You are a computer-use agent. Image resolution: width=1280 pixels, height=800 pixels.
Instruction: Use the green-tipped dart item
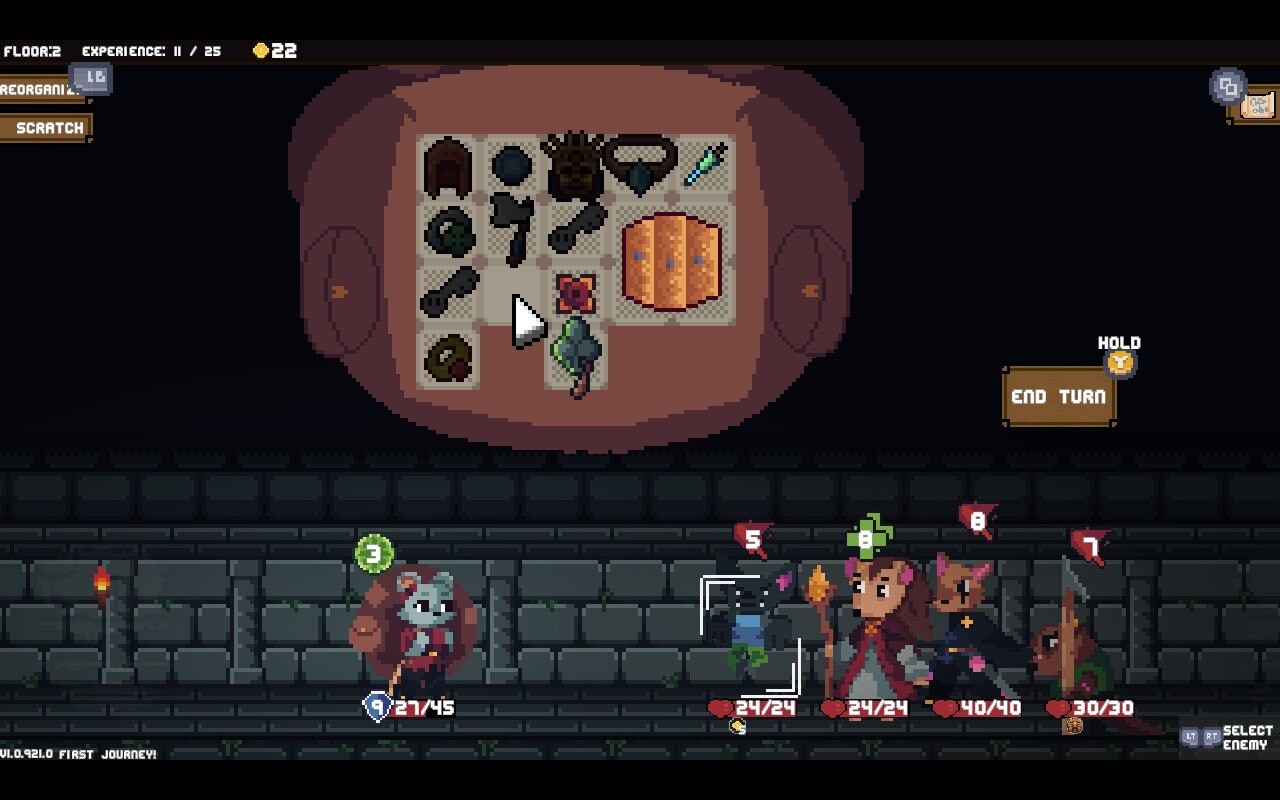coord(704,165)
